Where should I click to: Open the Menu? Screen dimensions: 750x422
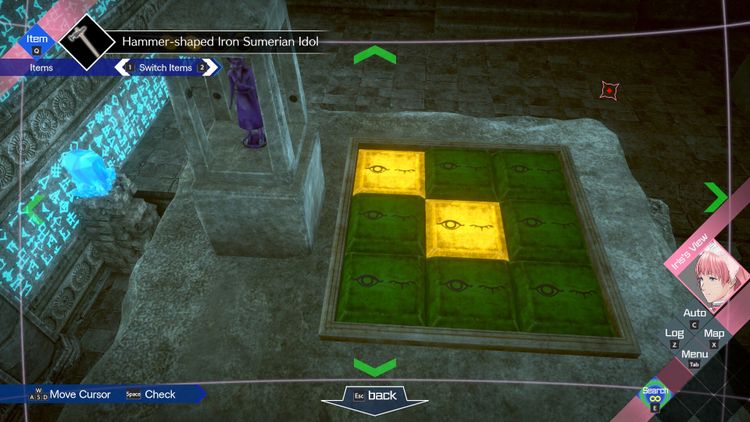click(694, 354)
